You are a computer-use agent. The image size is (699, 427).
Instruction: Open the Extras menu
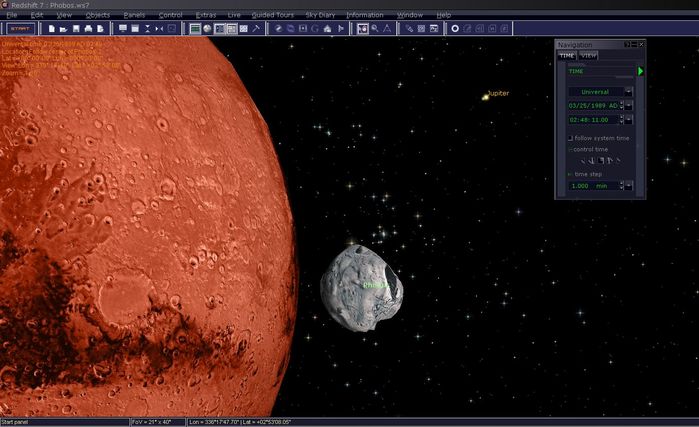pyautogui.click(x=206, y=16)
